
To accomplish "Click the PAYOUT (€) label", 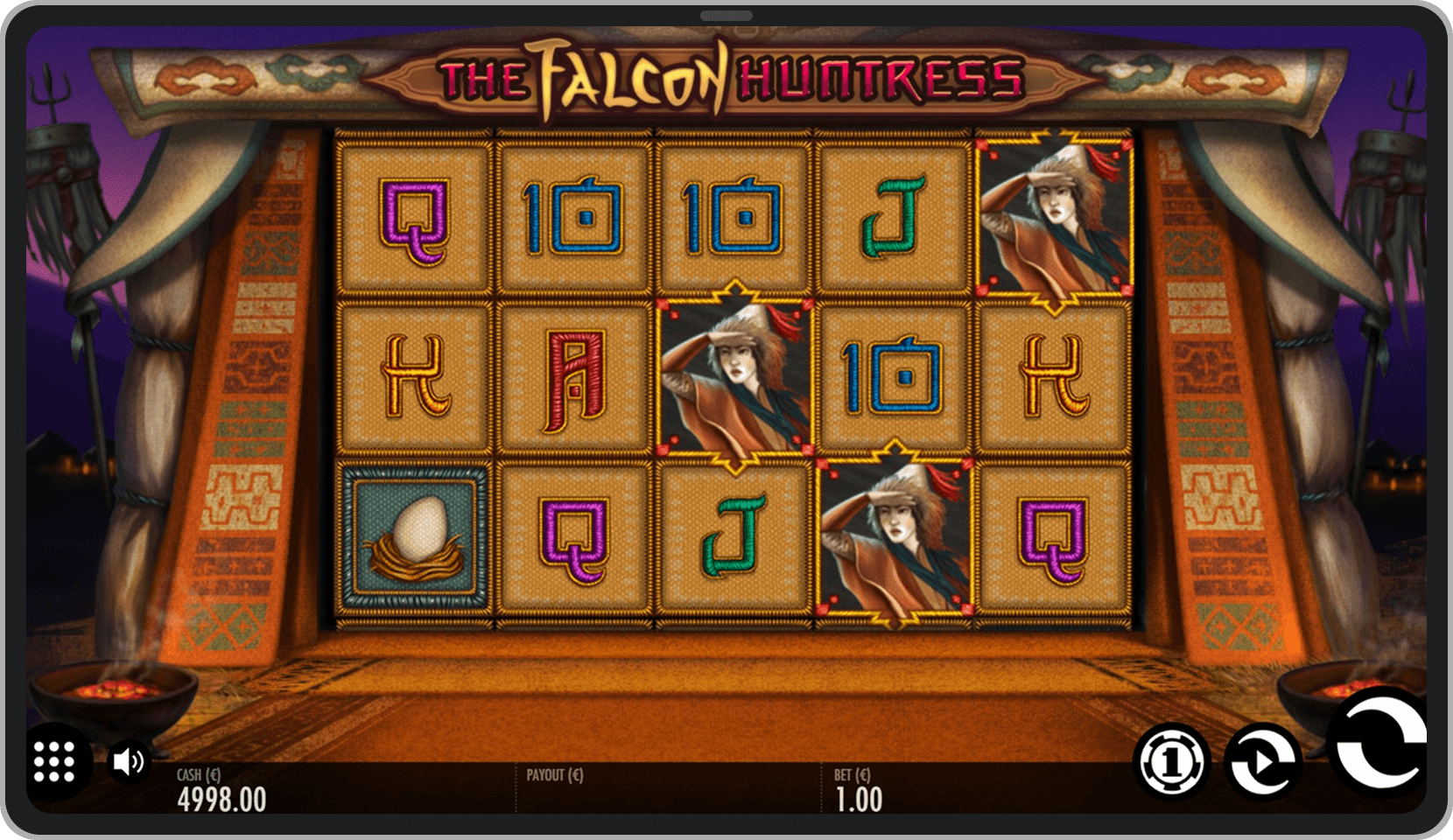I will tap(555, 774).
